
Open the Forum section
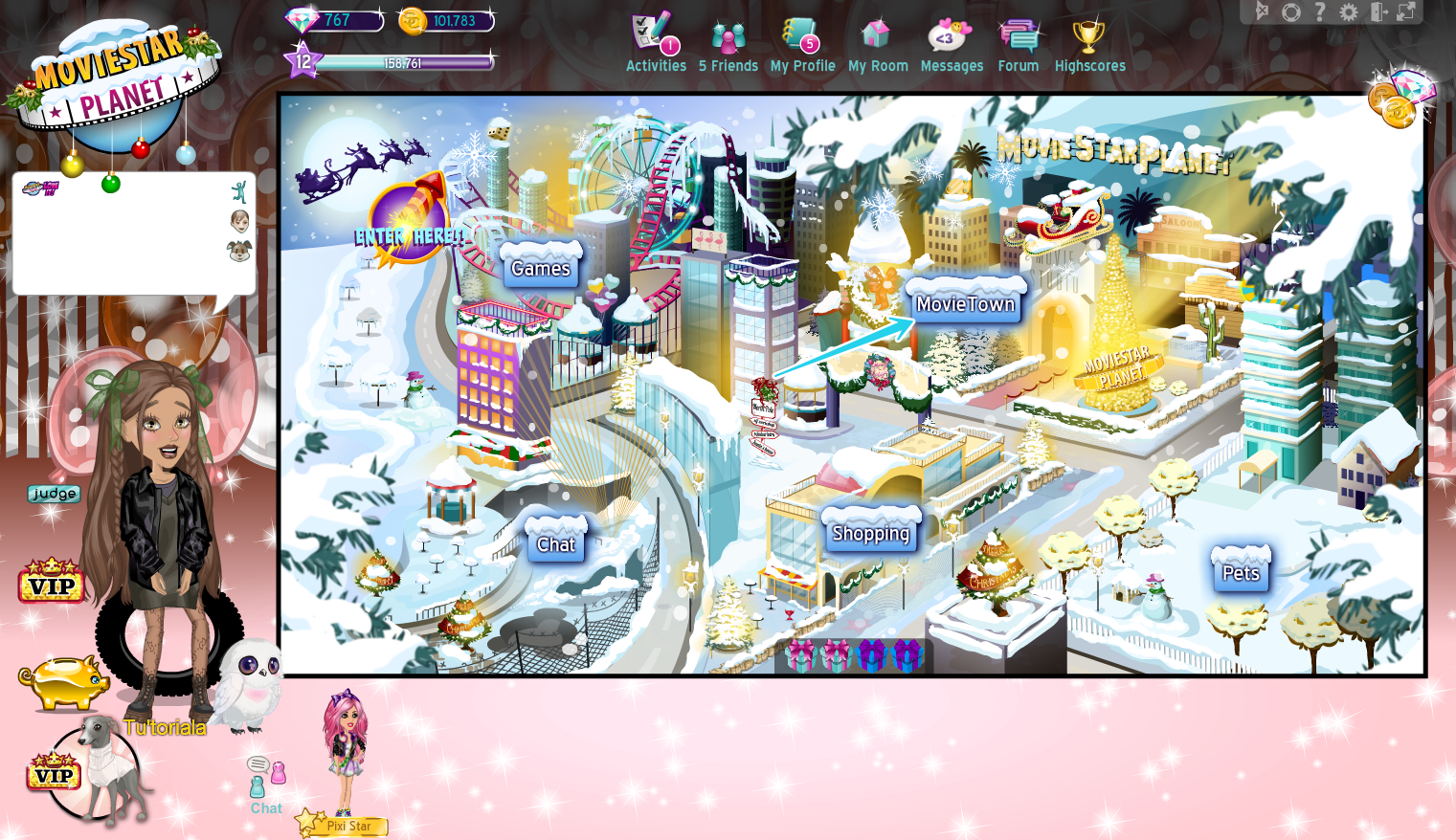pyautogui.click(x=1018, y=38)
